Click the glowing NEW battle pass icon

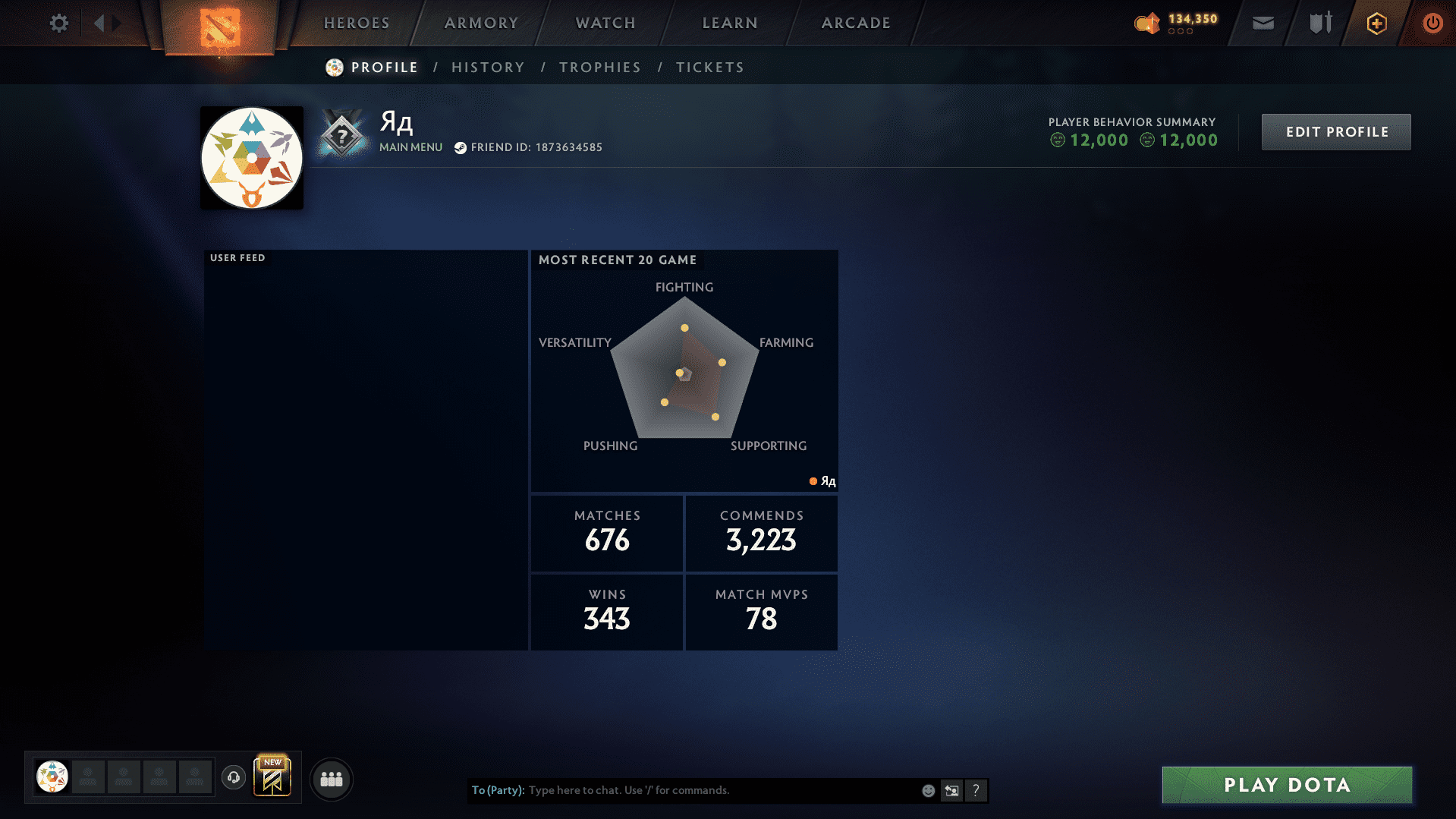[273, 777]
